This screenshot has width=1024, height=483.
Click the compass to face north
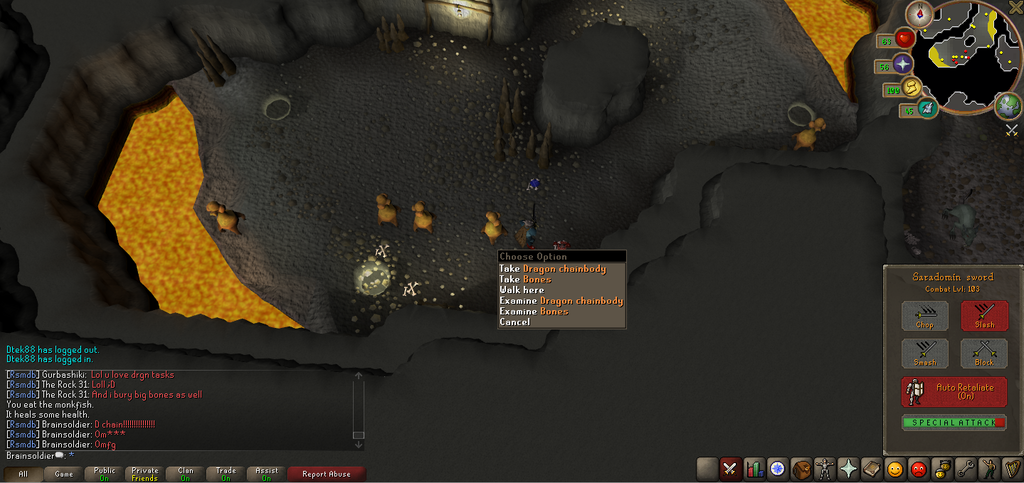coord(918,12)
